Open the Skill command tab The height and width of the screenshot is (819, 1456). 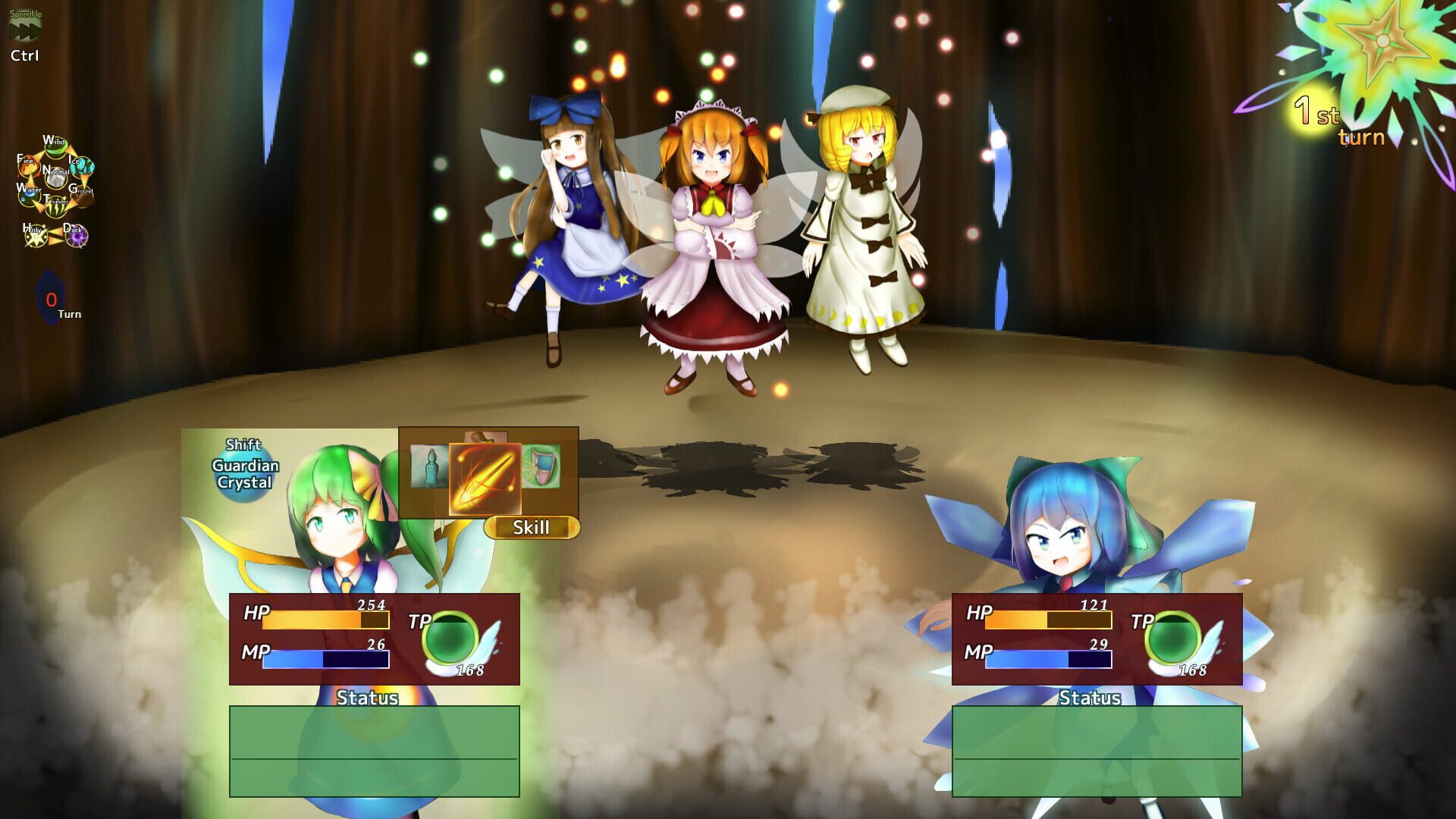click(535, 529)
